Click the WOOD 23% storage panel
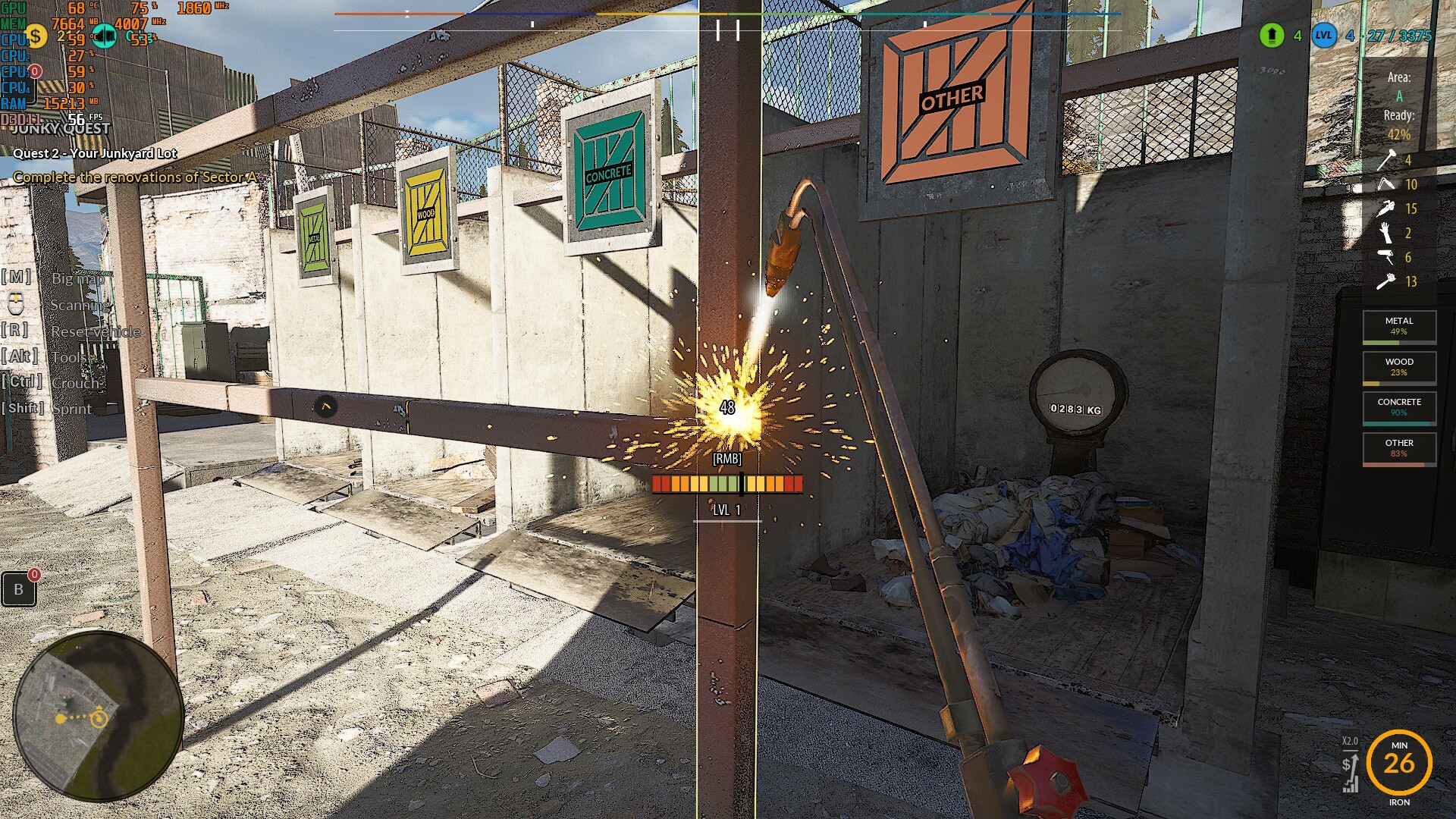Image resolution: width=1456 pixels, height=819 pixels. pos(1399,368)
